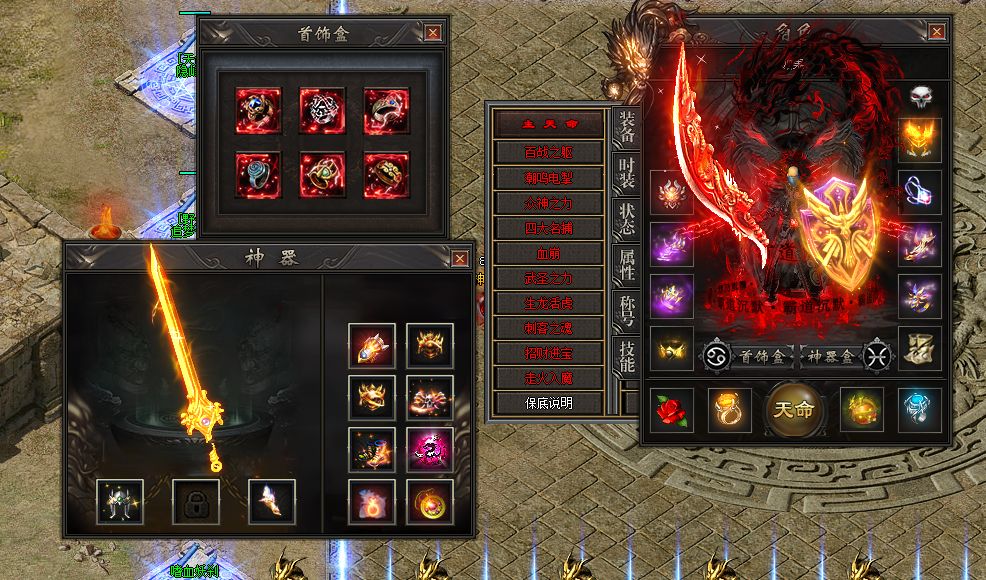Select the 百战之躯 destiny entry
This screenshot has height=580, width=986.
[x=549, y=152]
